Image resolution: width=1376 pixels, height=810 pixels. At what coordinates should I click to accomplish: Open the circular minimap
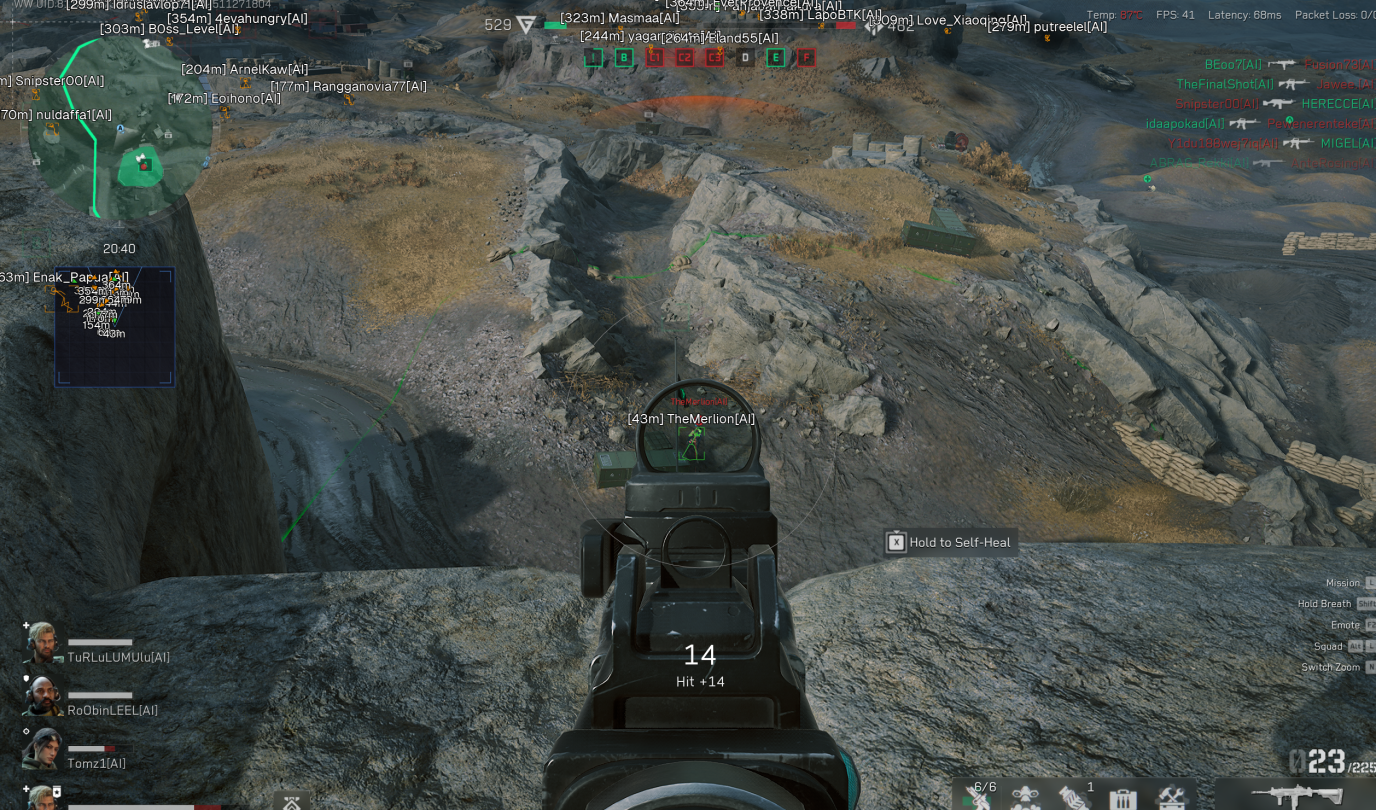pyautogui.click(x=120, y=130)
